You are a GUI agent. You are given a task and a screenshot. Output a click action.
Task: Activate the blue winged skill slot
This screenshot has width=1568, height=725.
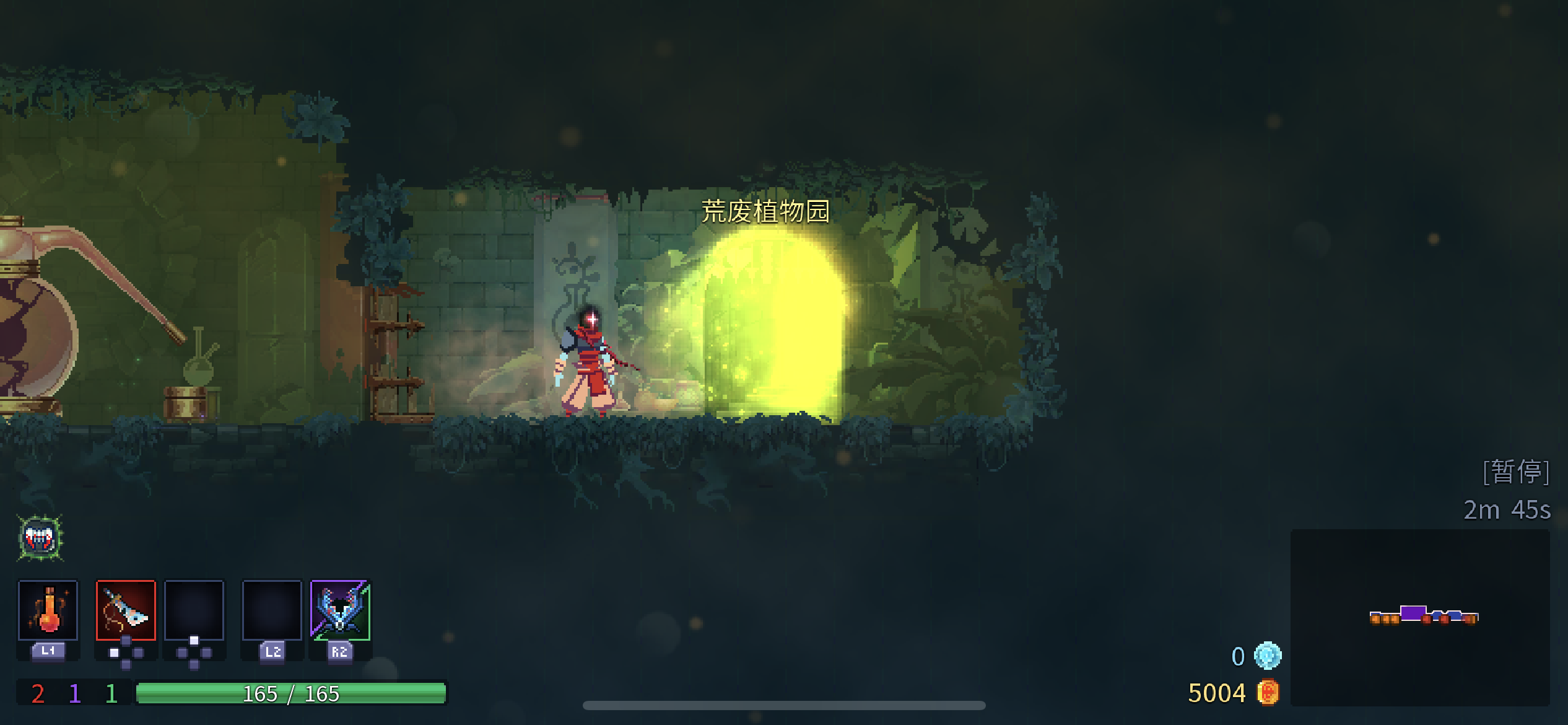[x=340, y=610]
